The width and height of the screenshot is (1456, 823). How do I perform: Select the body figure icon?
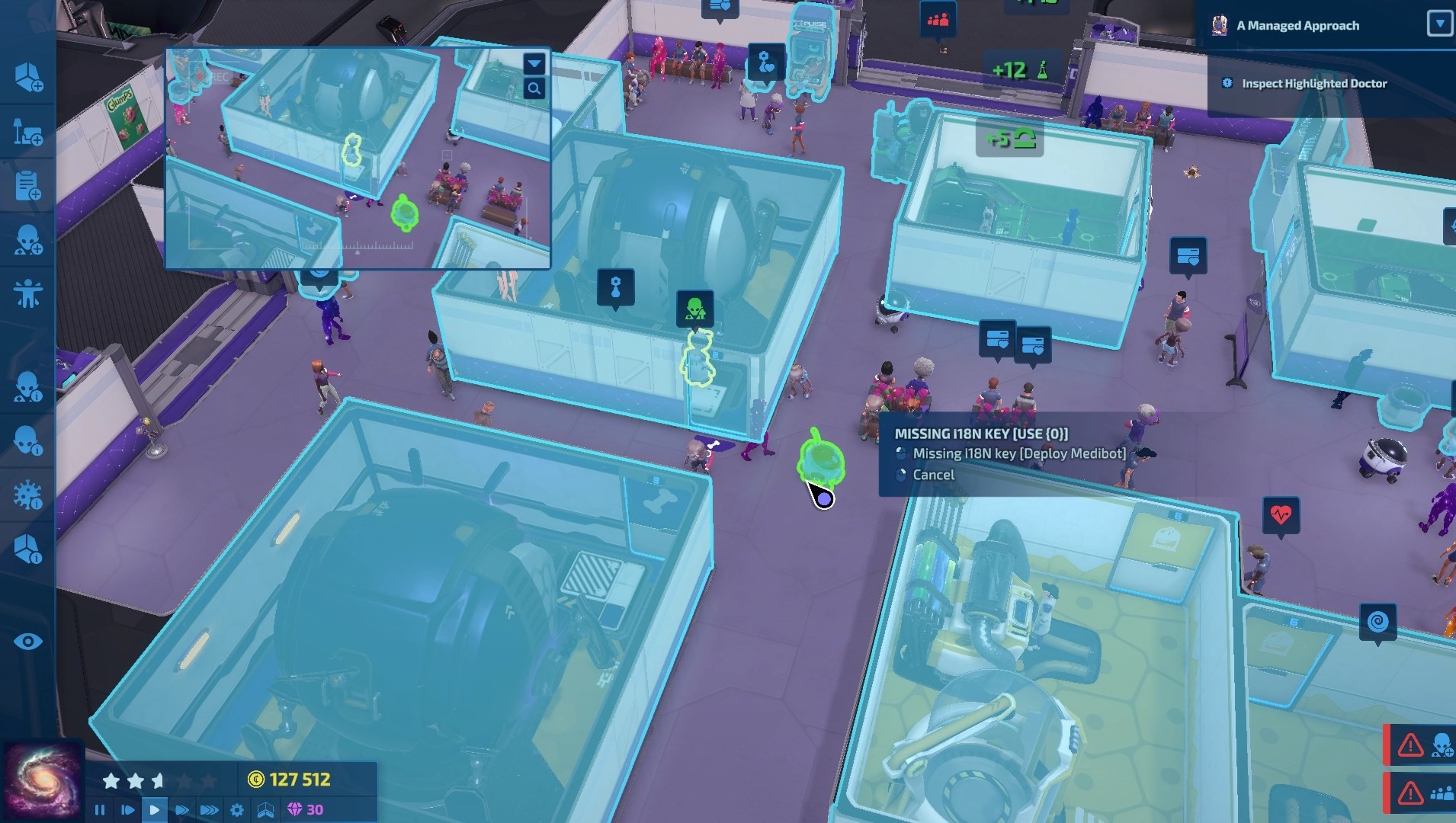28,294
